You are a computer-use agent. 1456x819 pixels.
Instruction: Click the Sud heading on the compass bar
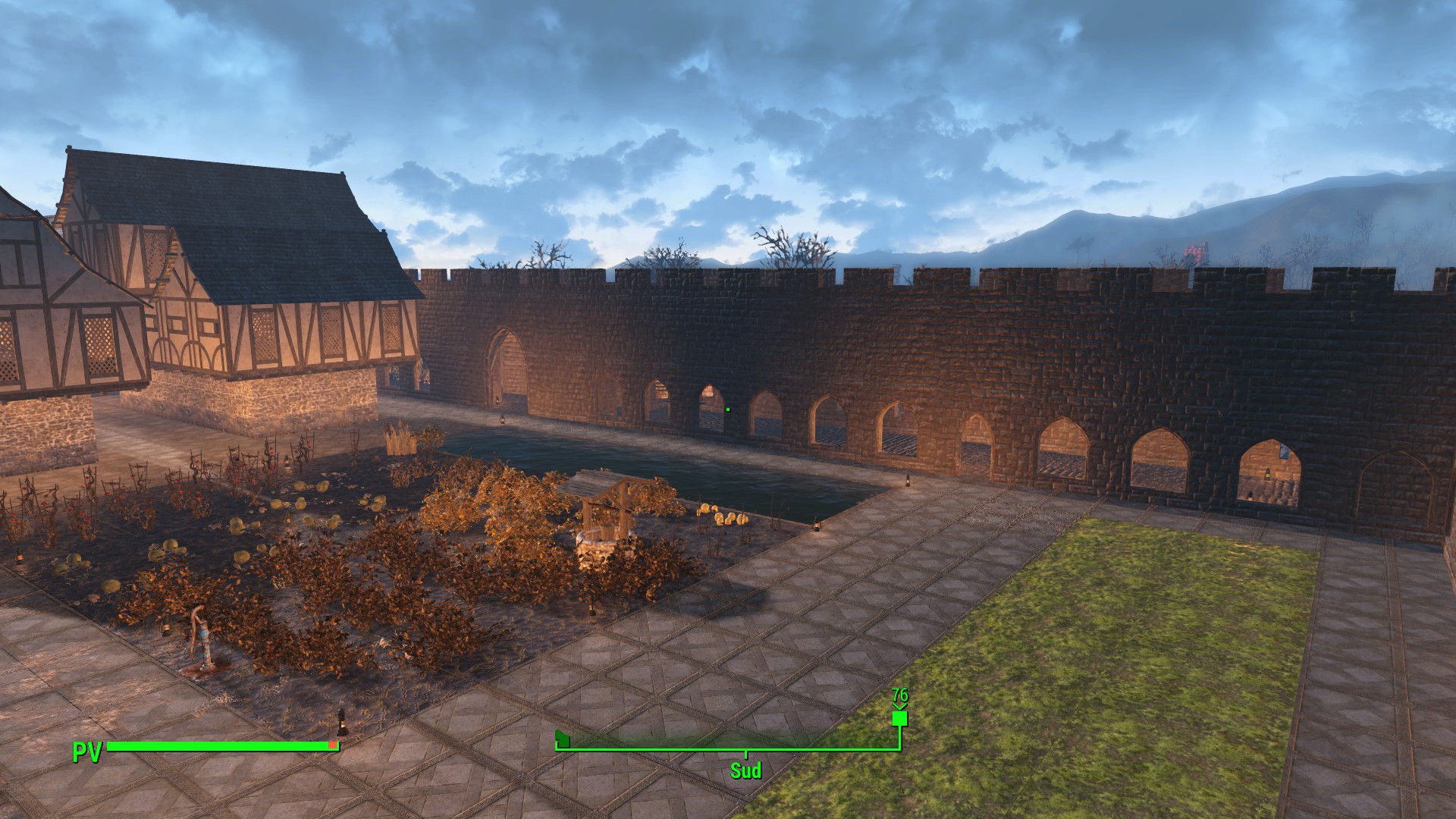tap(745, 770)
